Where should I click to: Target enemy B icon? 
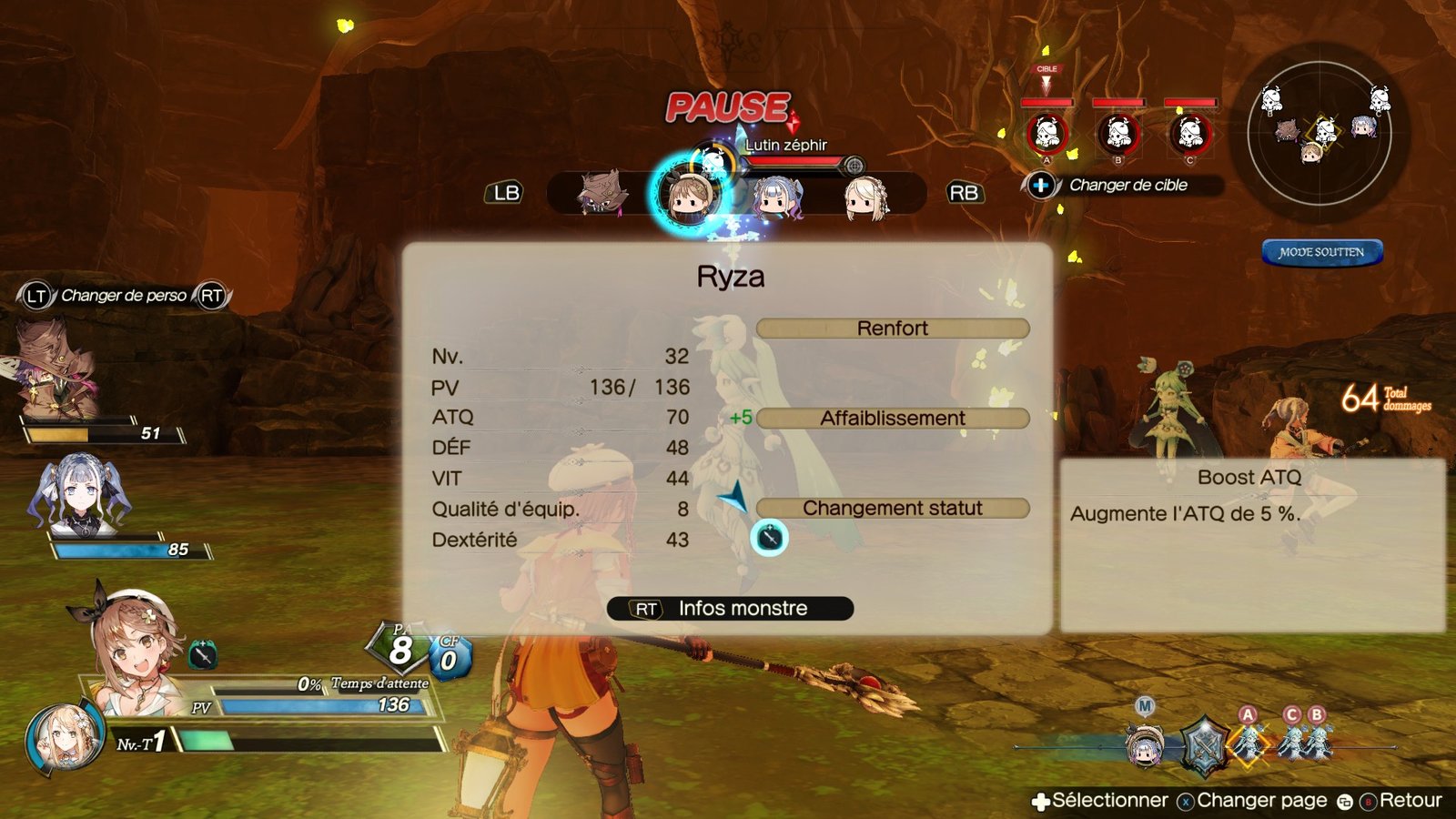pos(1118,135)
